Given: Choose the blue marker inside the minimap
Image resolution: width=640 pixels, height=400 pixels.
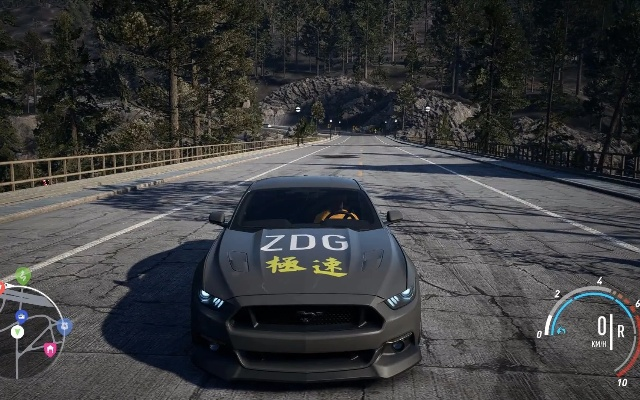Looking at the screenshot, I should (x=21, y=316).
